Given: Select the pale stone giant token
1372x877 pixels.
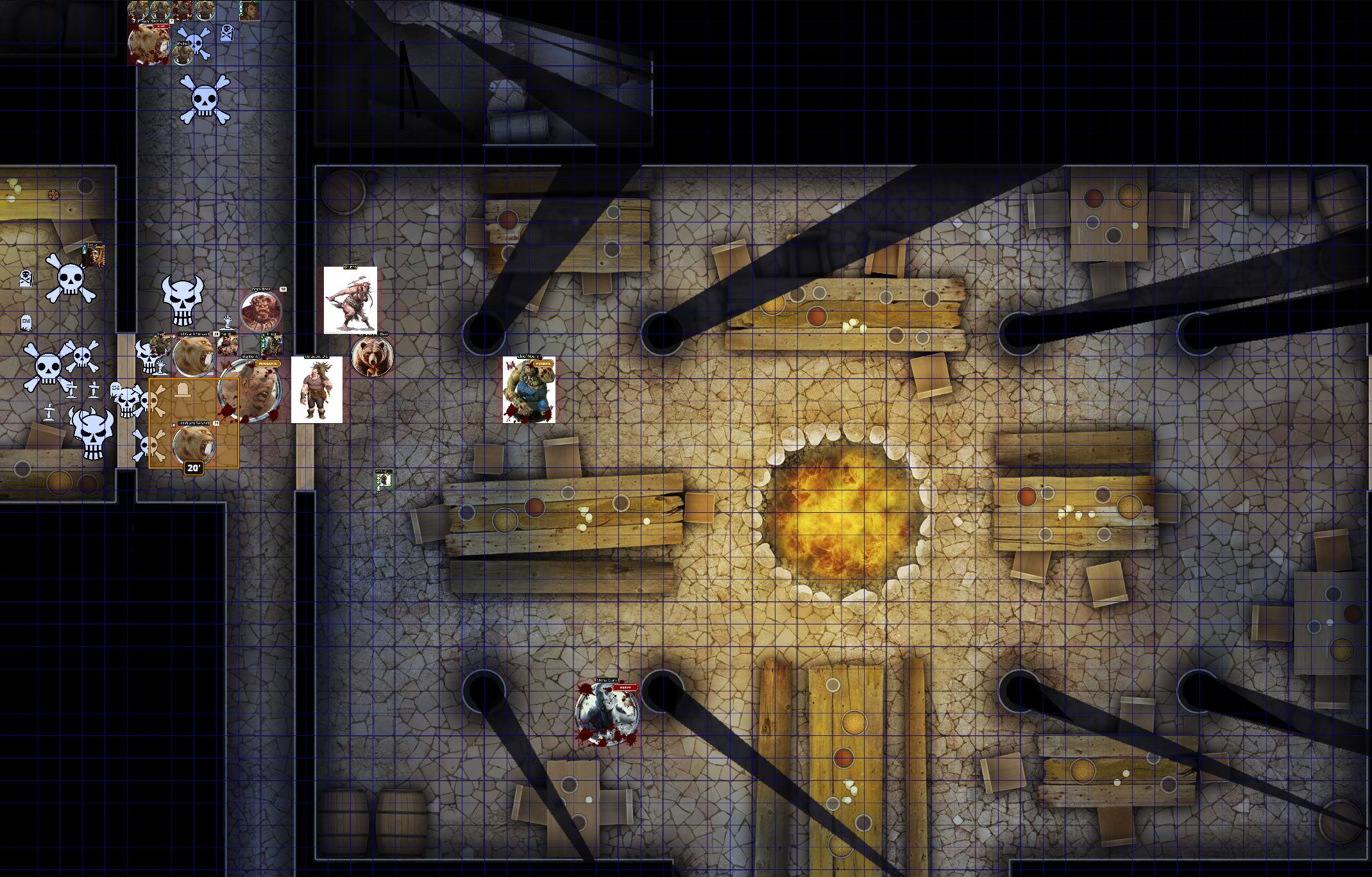Looking at the screenshot, I should (606, 712).
